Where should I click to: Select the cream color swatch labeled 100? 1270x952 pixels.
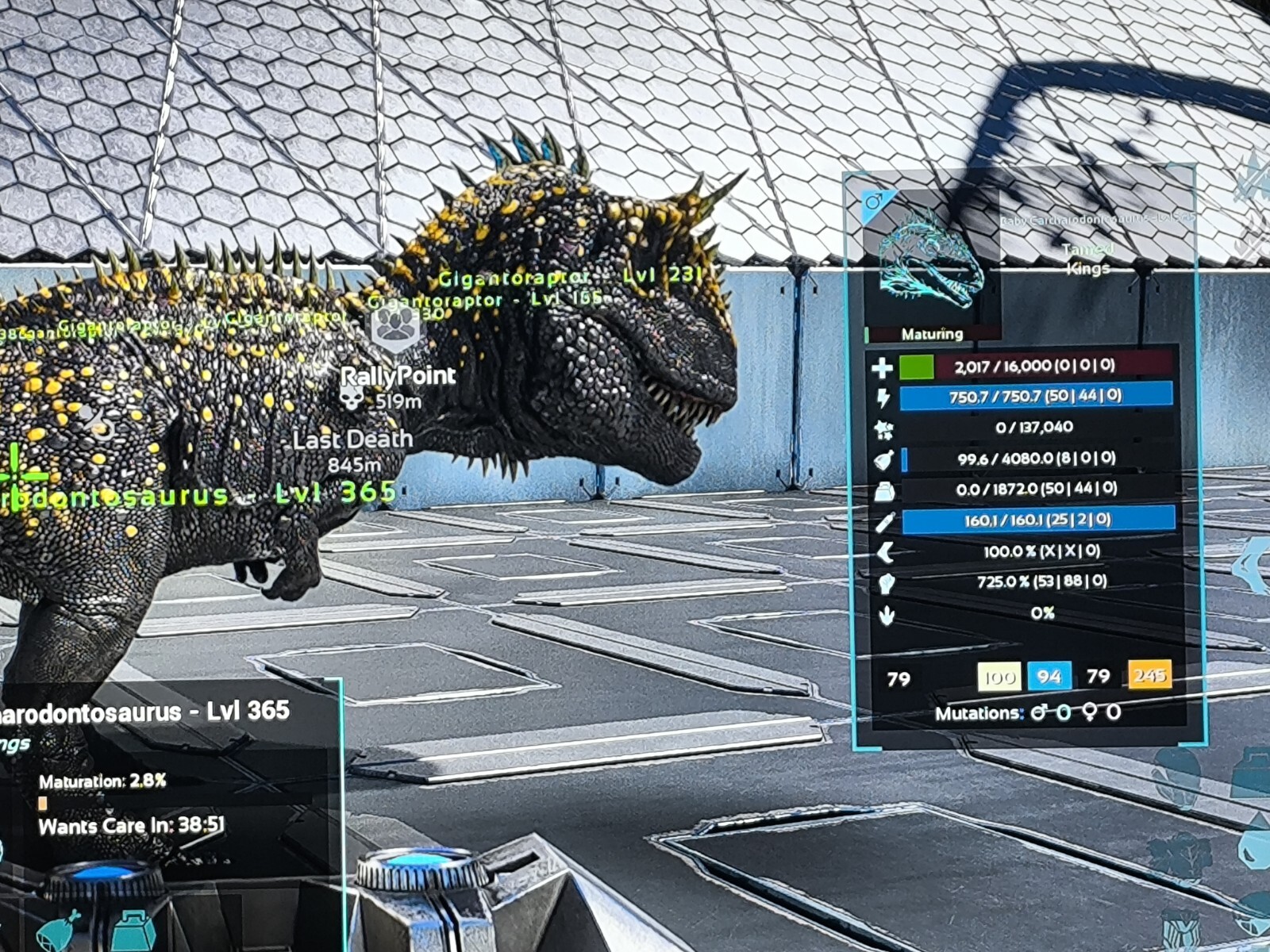(x=999, y=677)
